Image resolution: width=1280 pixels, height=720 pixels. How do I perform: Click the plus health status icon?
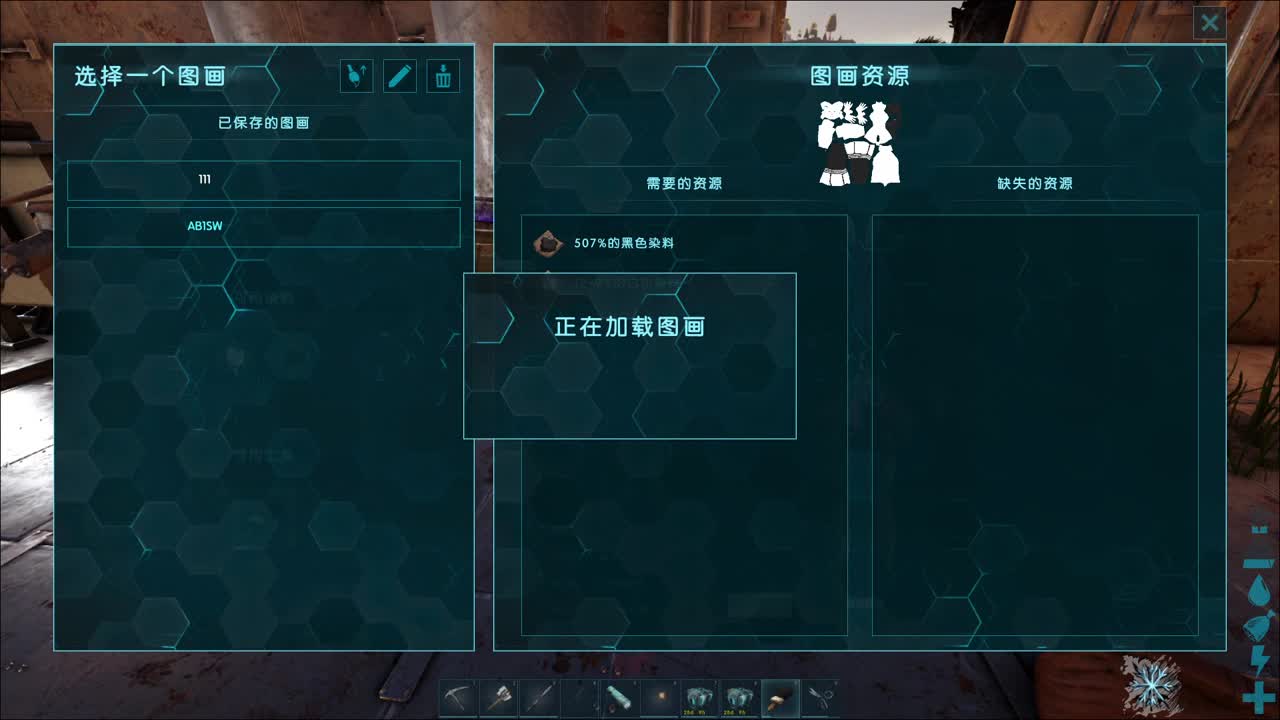pos(1258,692)
